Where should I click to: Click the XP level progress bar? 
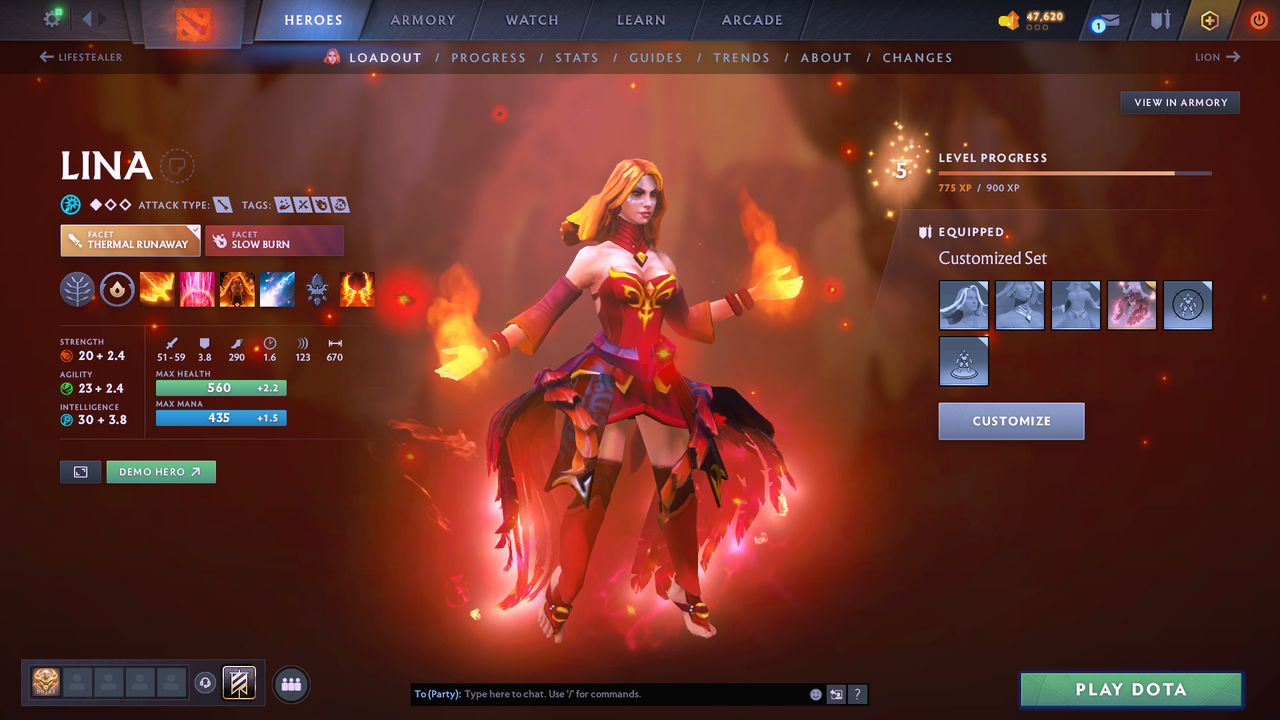(1075, 172)
